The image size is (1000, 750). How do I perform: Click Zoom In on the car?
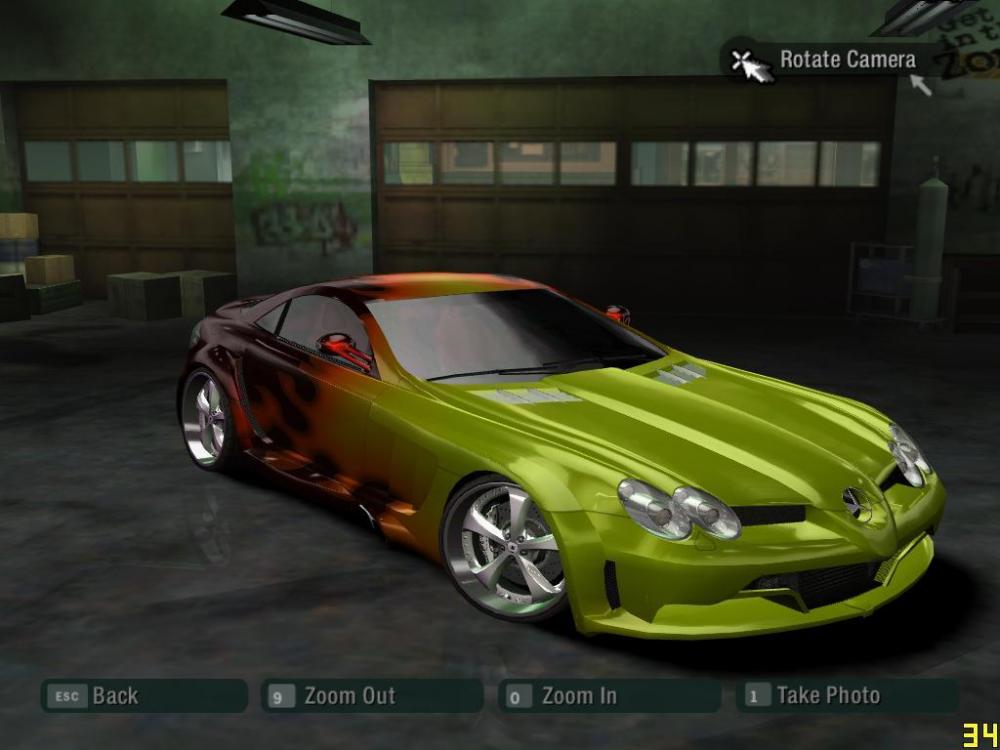pos(608,696)
